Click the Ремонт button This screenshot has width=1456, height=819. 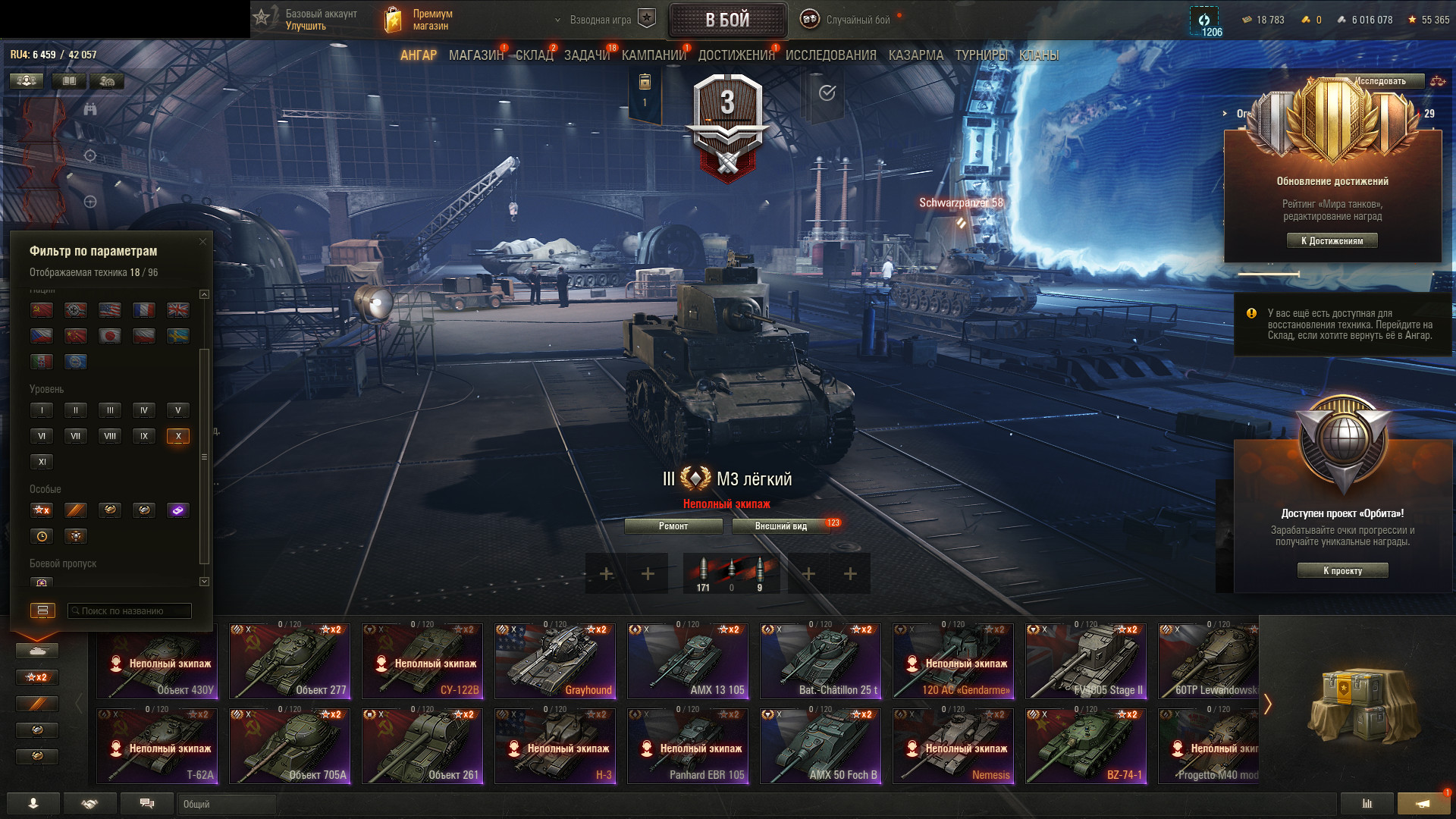tap(673, 526)
